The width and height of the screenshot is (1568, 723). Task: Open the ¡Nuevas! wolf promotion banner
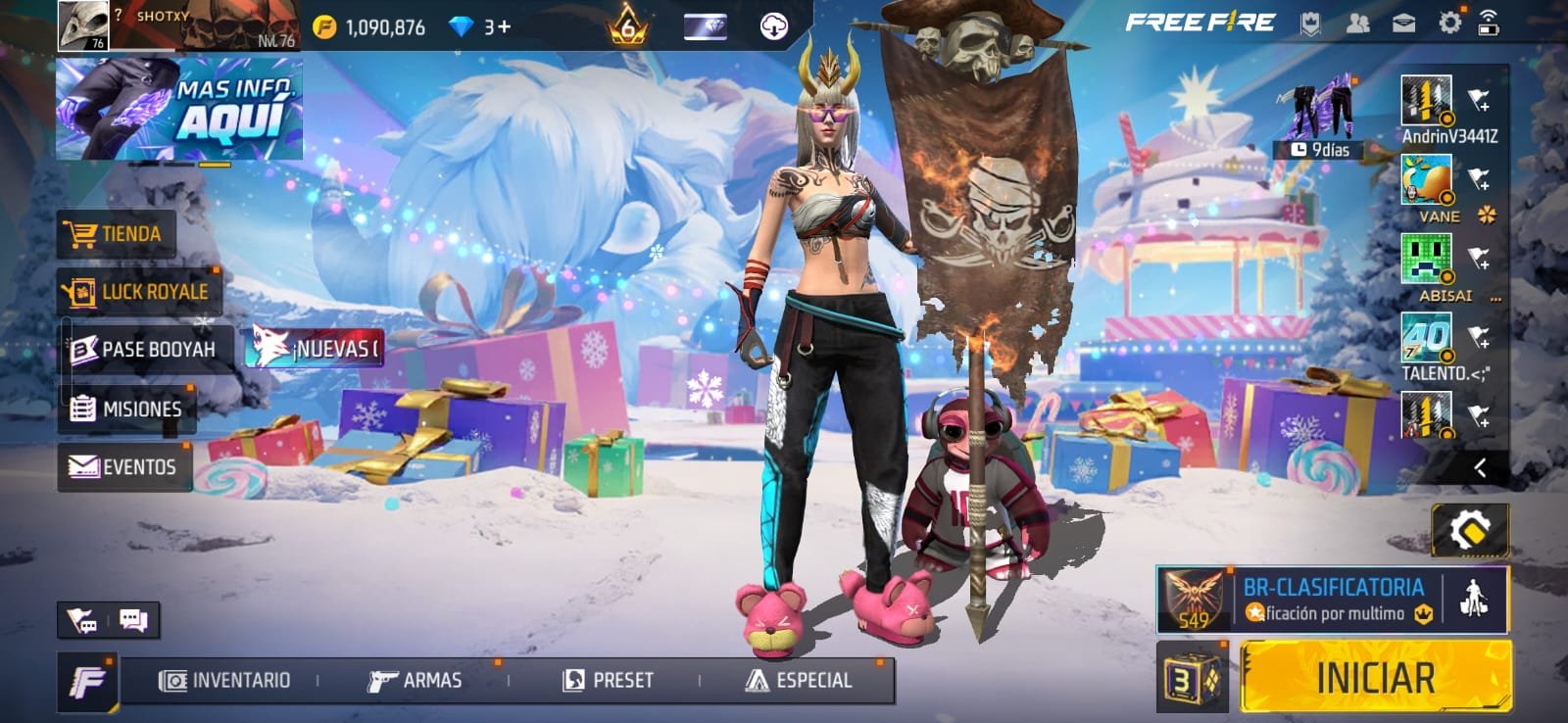tap(315, 348)
